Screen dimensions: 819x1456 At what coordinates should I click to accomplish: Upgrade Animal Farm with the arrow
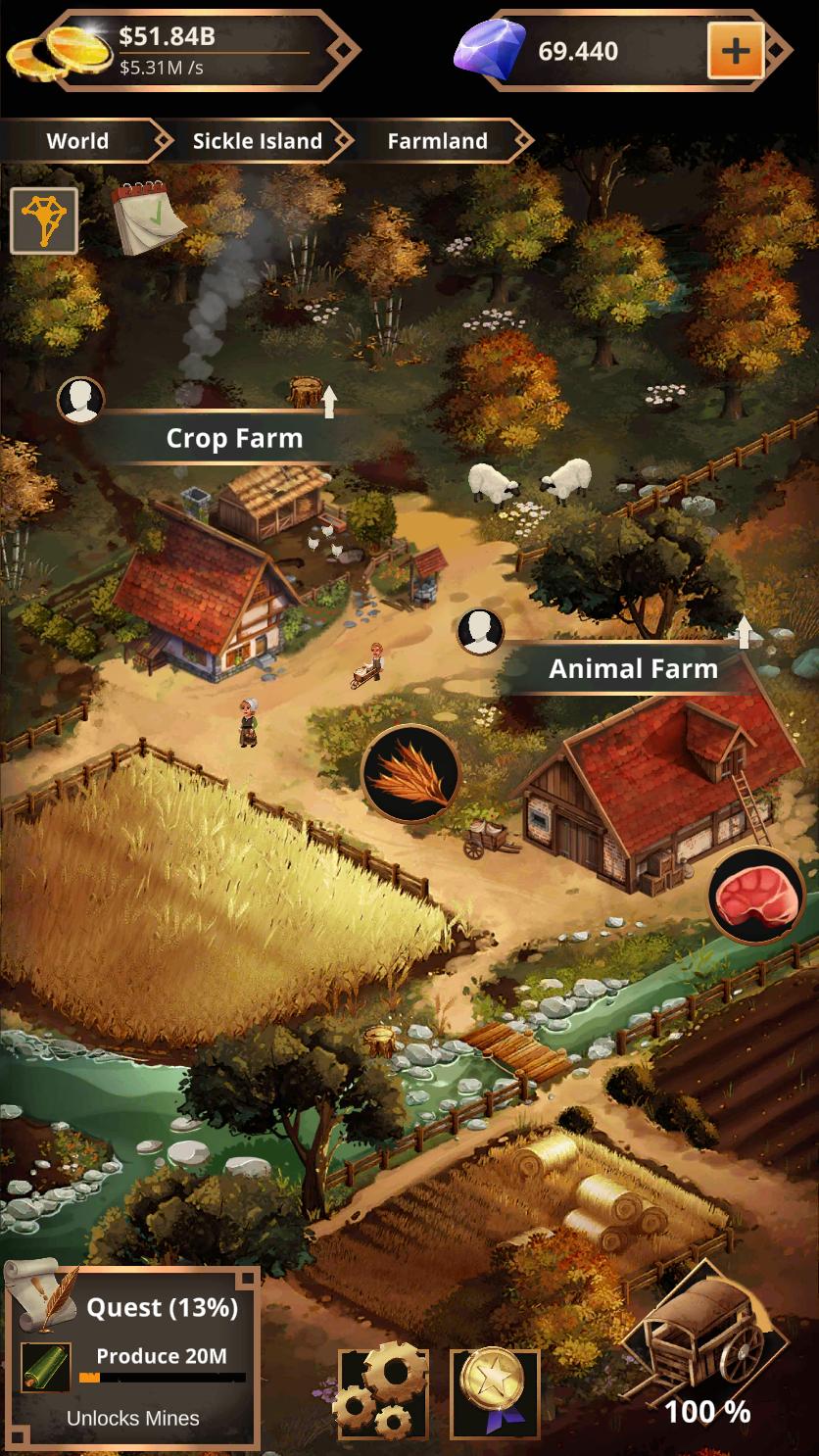point(744,631)
